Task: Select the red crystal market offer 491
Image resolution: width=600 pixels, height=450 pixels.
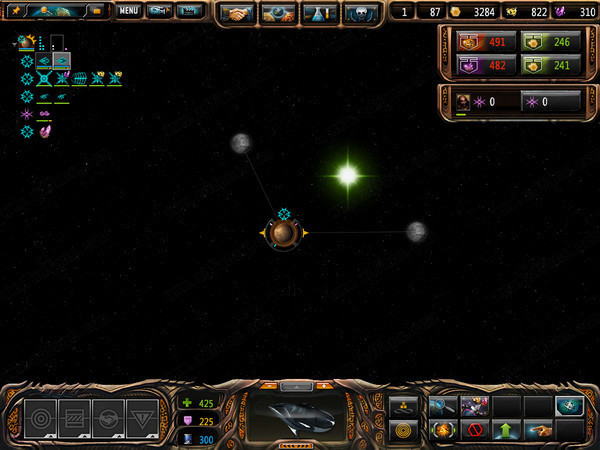Action: pos(487,42)
